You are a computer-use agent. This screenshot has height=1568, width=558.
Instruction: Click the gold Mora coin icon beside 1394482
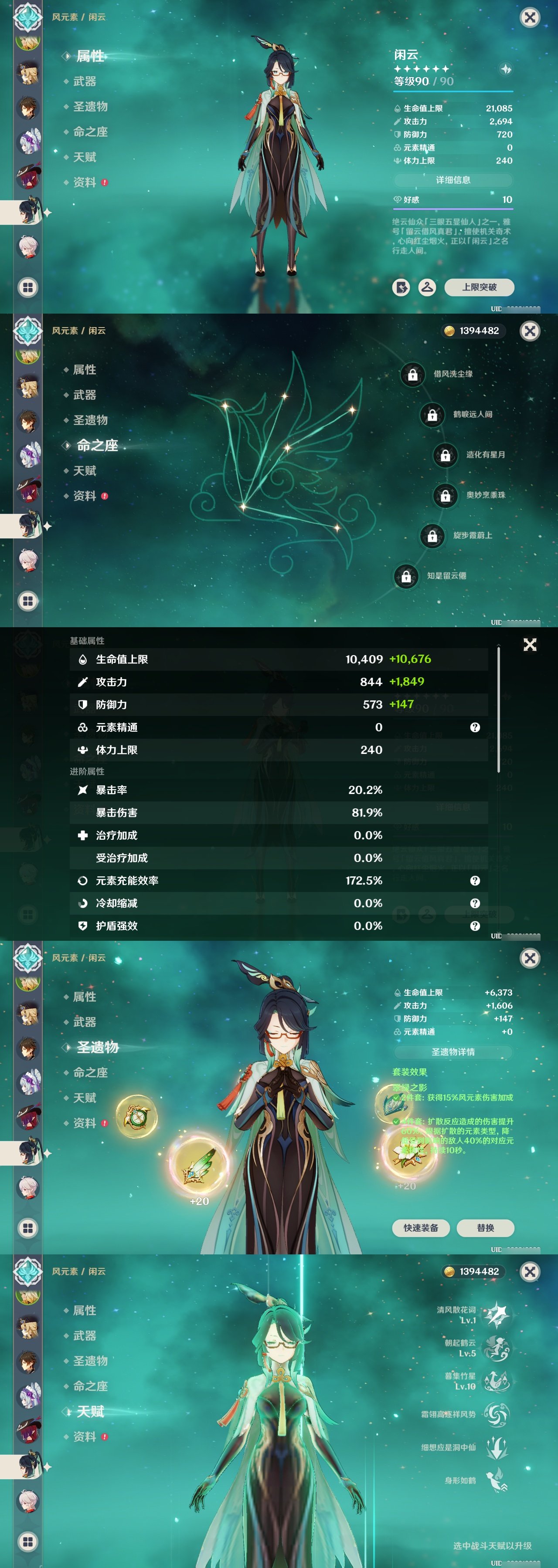click(449, 331)
